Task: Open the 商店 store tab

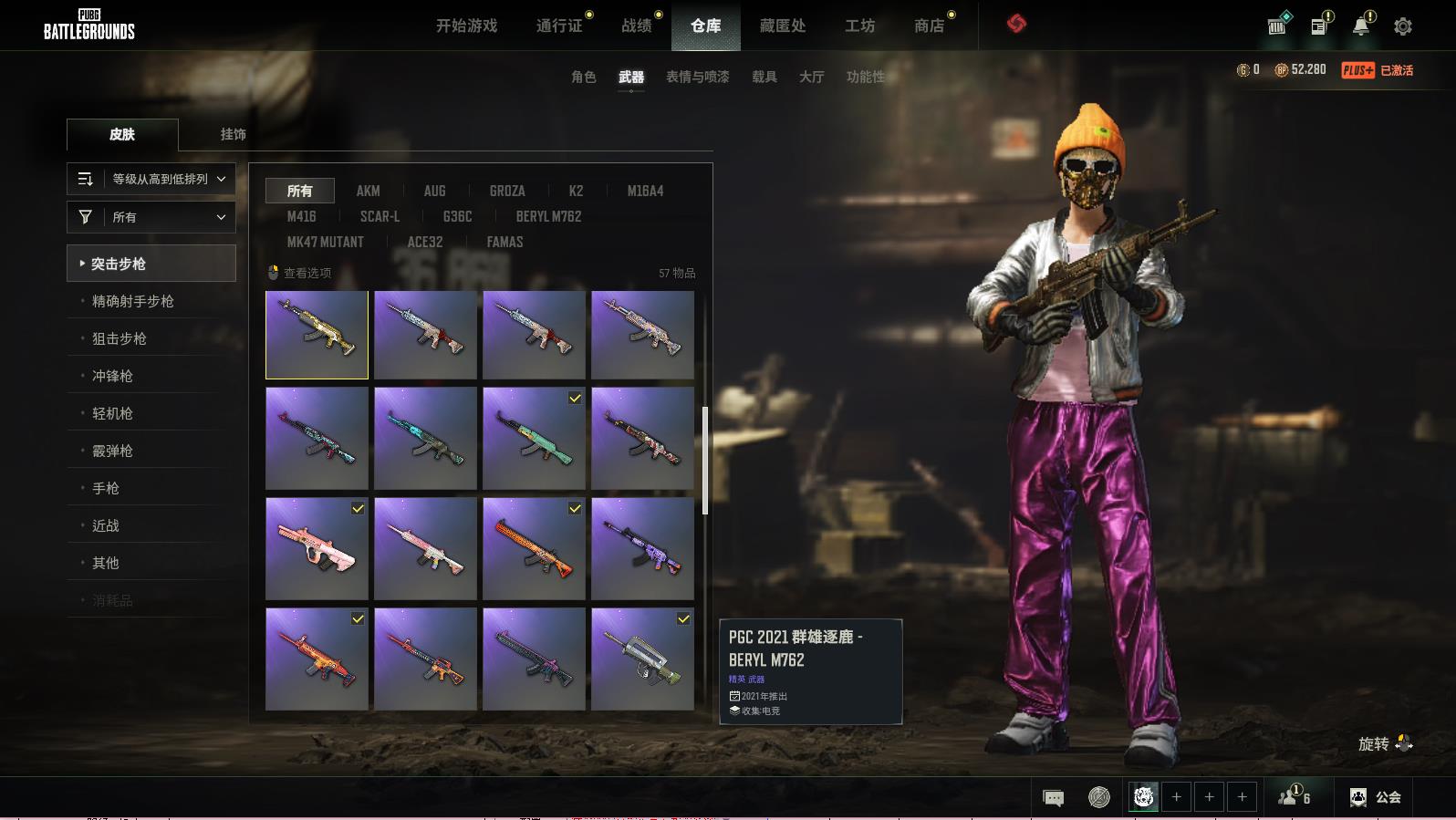Action: click(929, 26)
